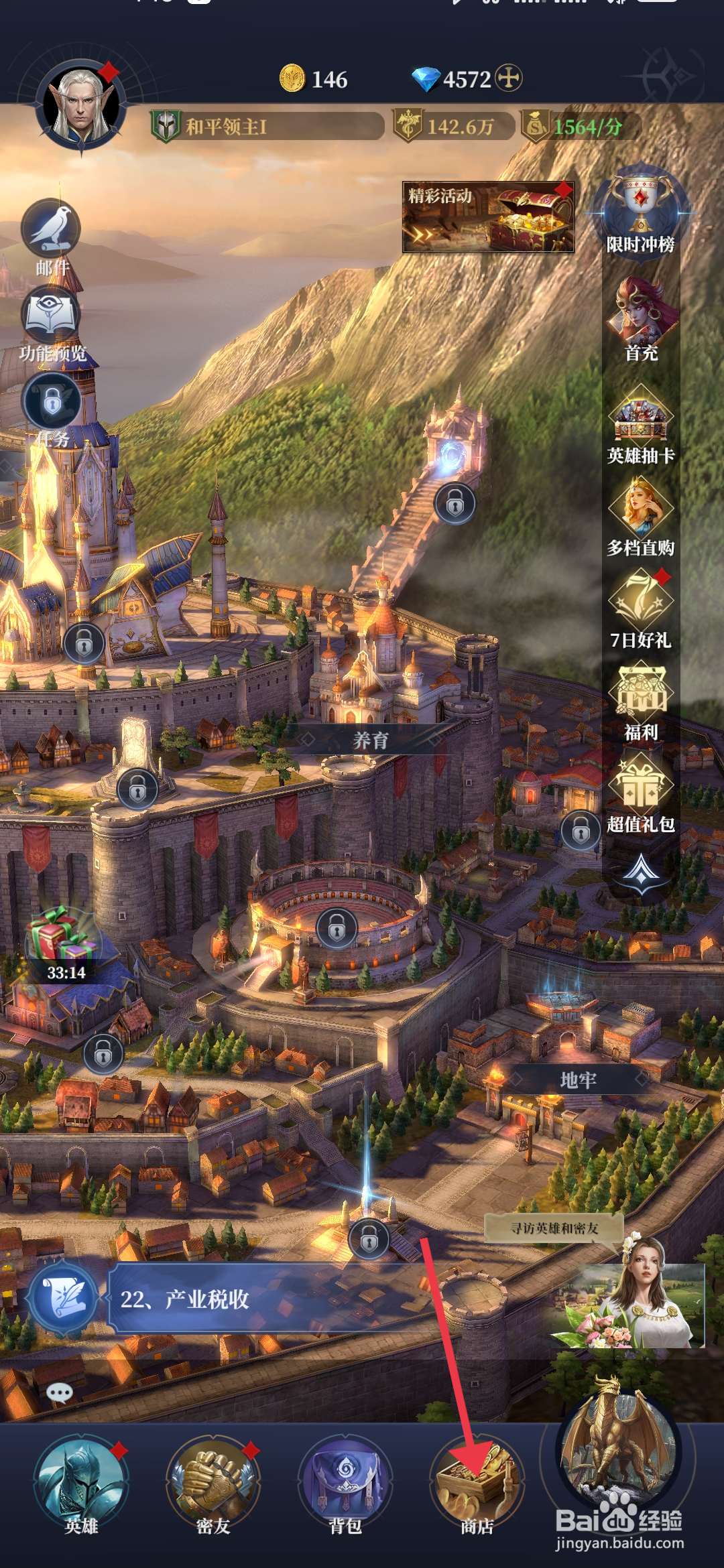Open the 7日好礼 seven-day gifts
Screen dimensions: 724x1568
click(x=641, y=607)
